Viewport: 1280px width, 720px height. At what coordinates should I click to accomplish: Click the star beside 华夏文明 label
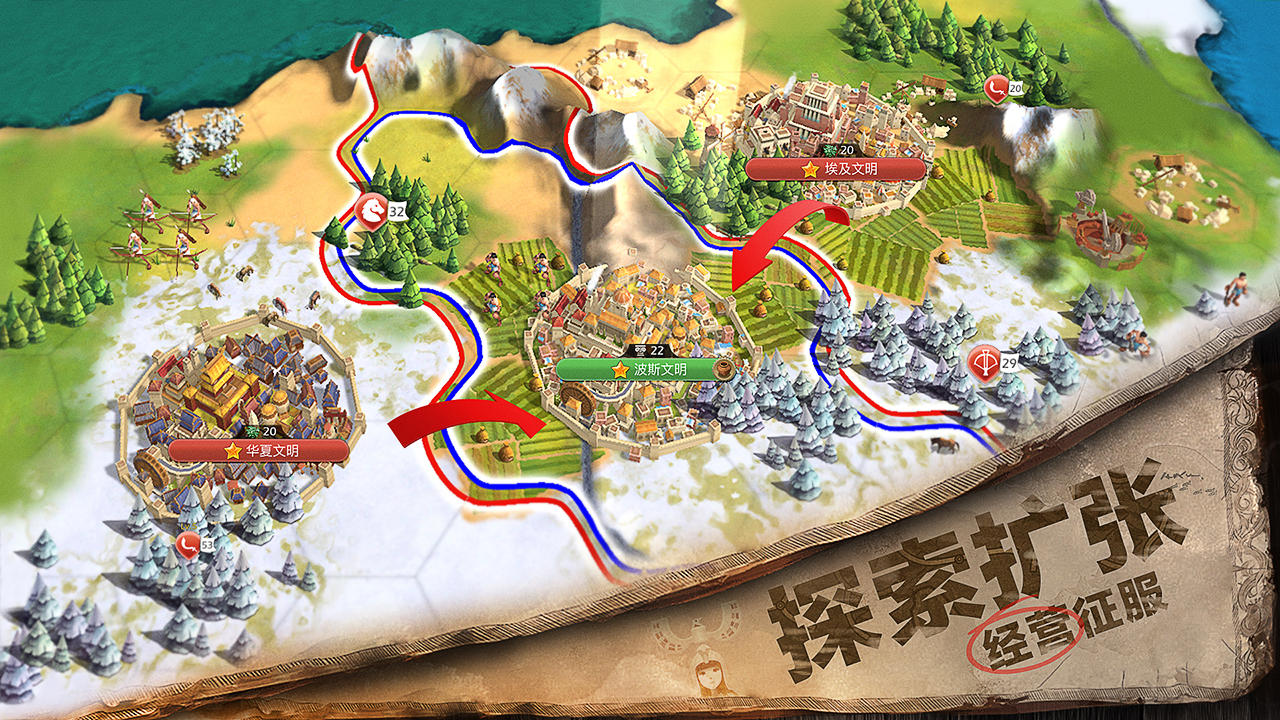pos(231,449)
